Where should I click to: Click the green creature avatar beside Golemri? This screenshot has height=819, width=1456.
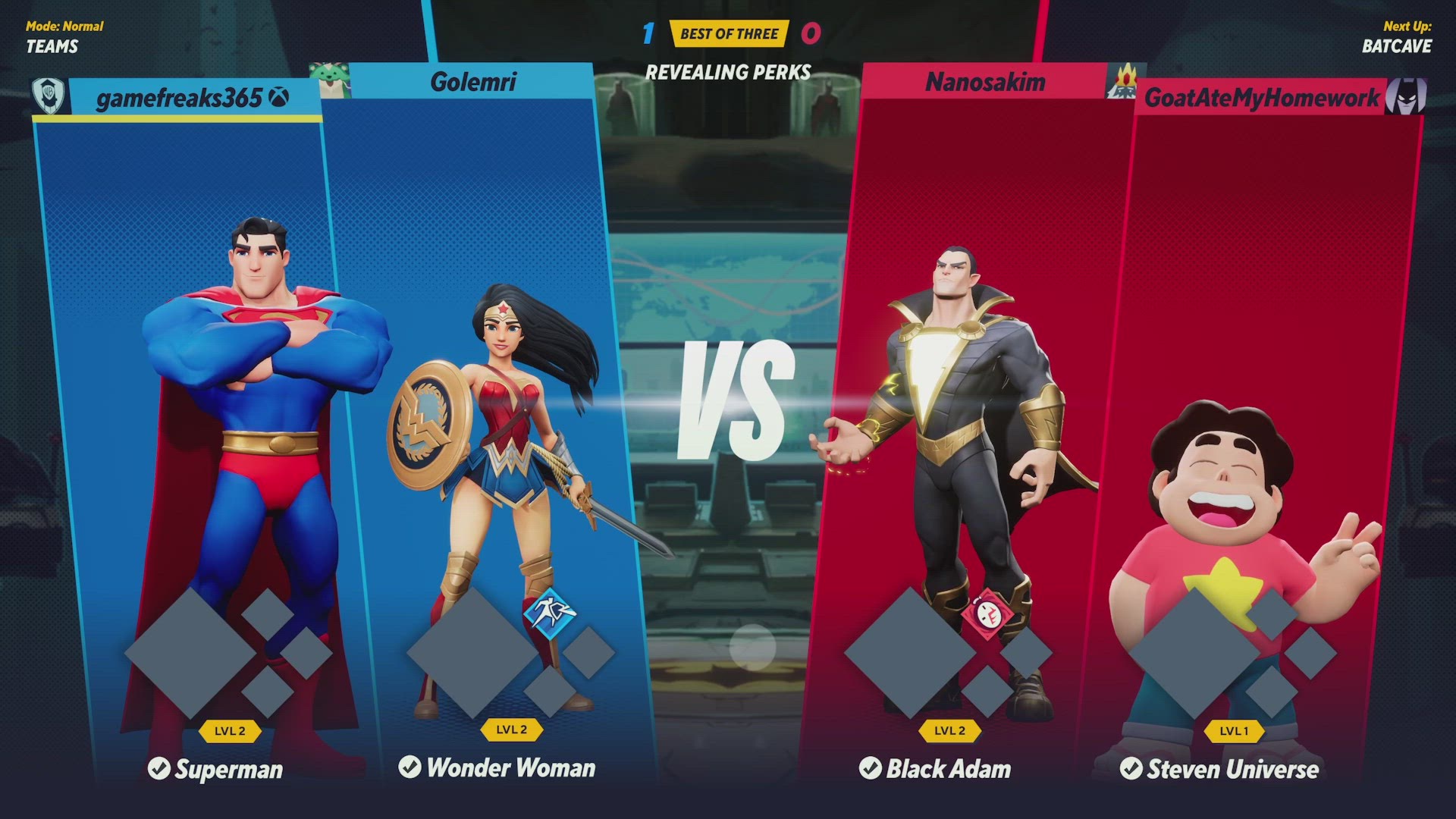[x=330, y=80]
